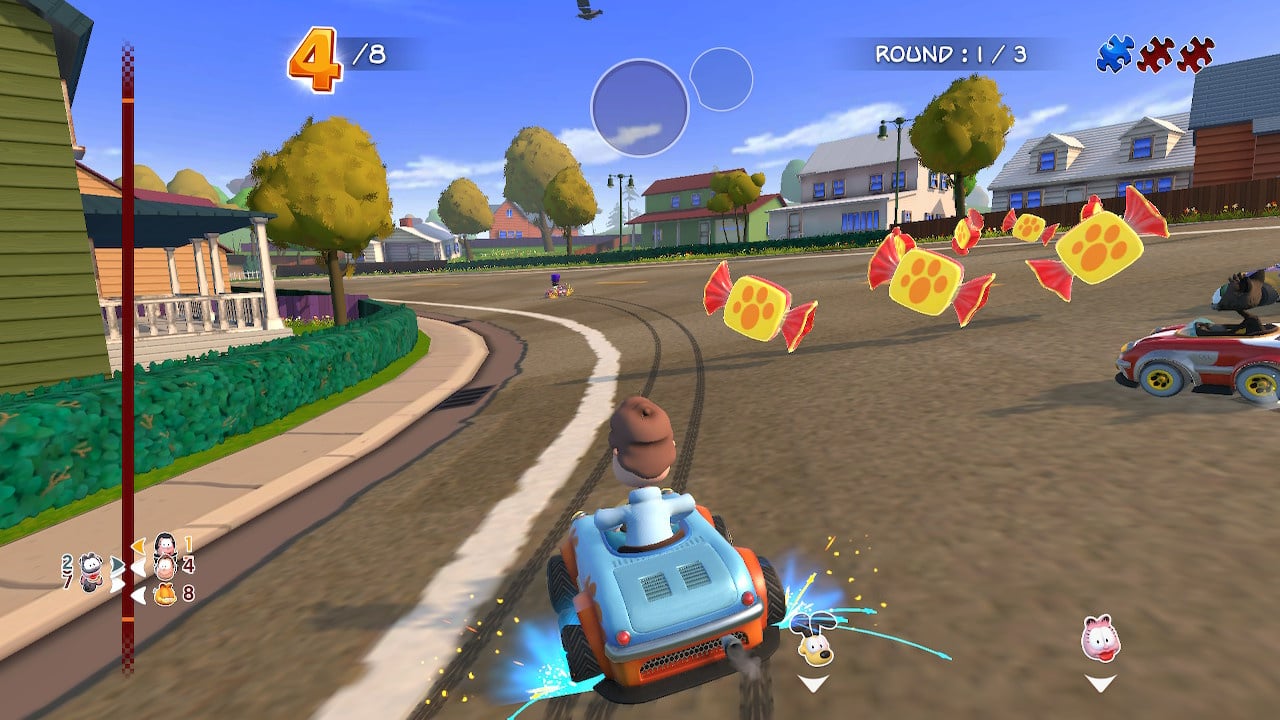Click Nermal's portrait at rank 1

click(x=165, y=544)
